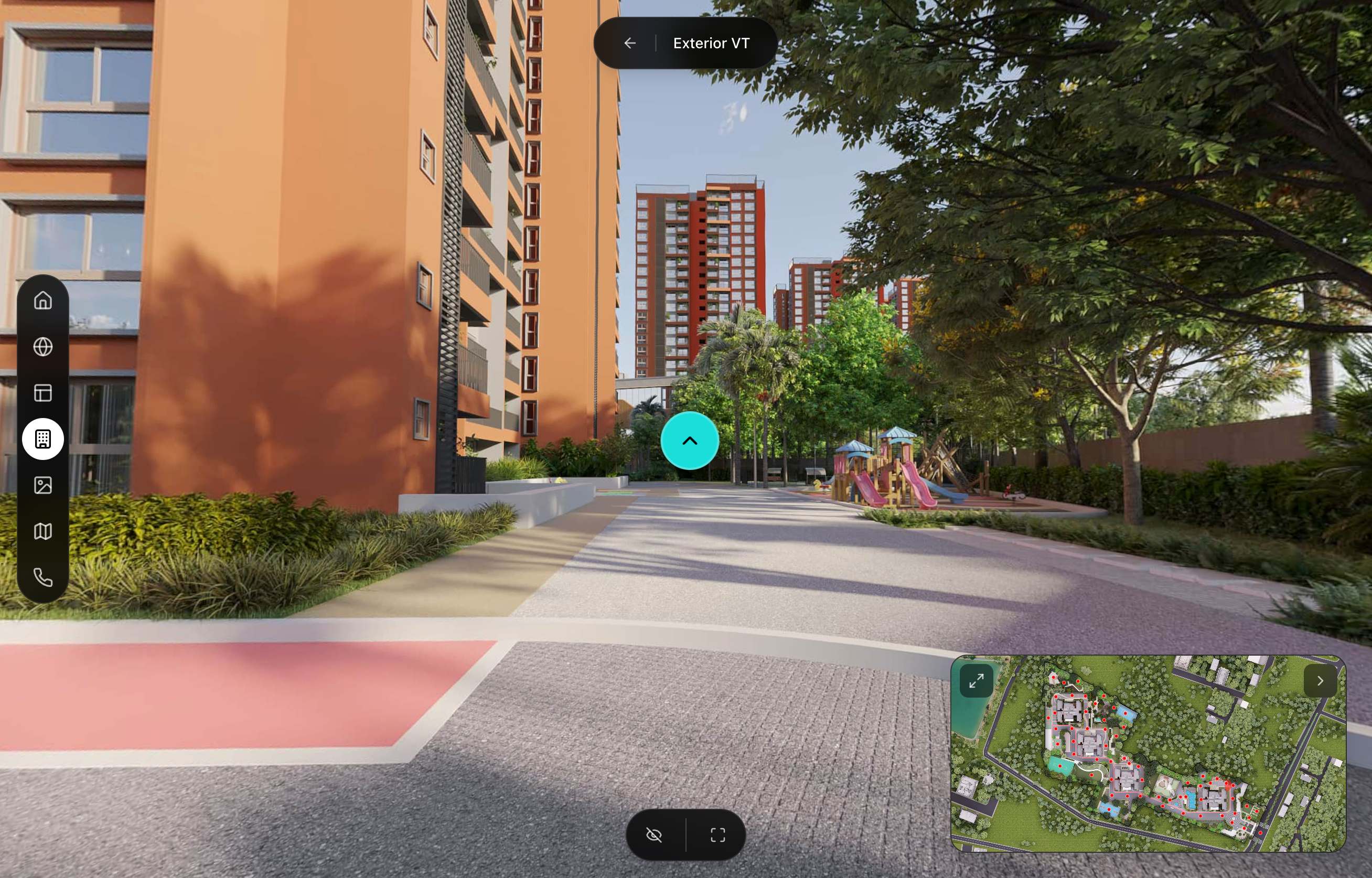Select the Home icon in the sidebar
Image resolution: width=1372 pixels, height=878 pixels.
click(x=45, y=301)
